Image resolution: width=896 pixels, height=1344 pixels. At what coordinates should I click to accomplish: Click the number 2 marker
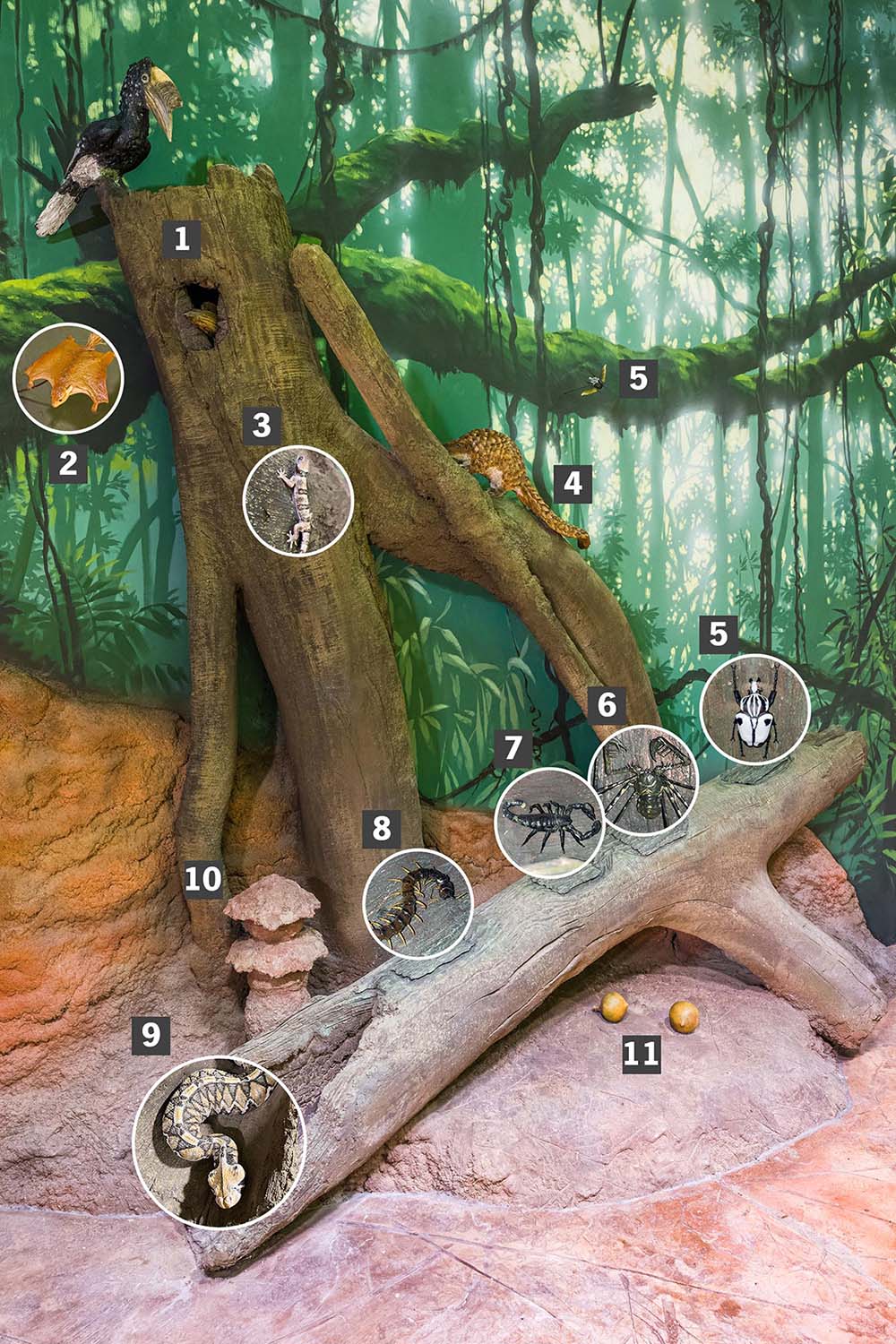(x=68, y=464)
